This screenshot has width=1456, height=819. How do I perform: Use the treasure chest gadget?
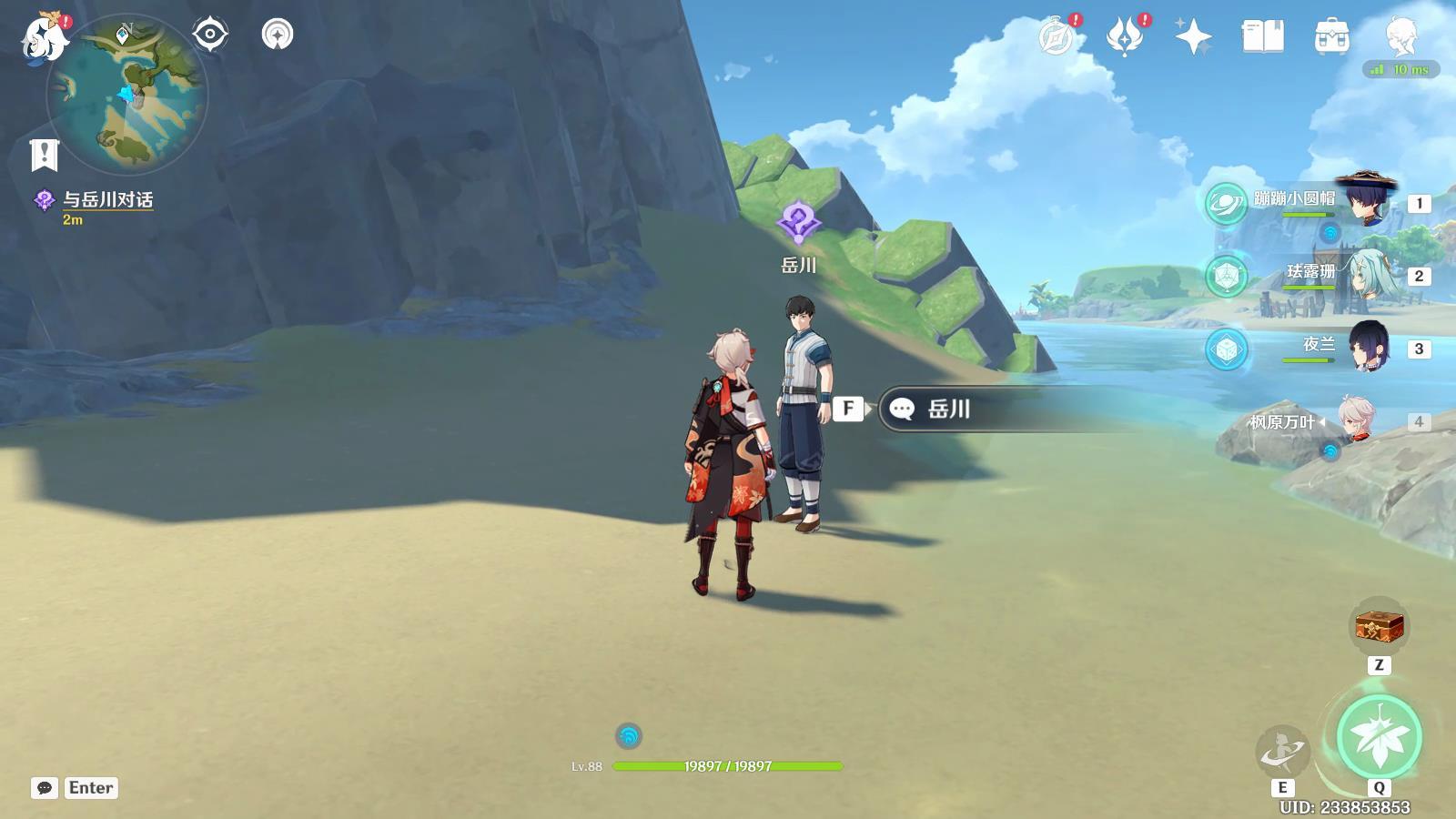[x=1379, y=626]
